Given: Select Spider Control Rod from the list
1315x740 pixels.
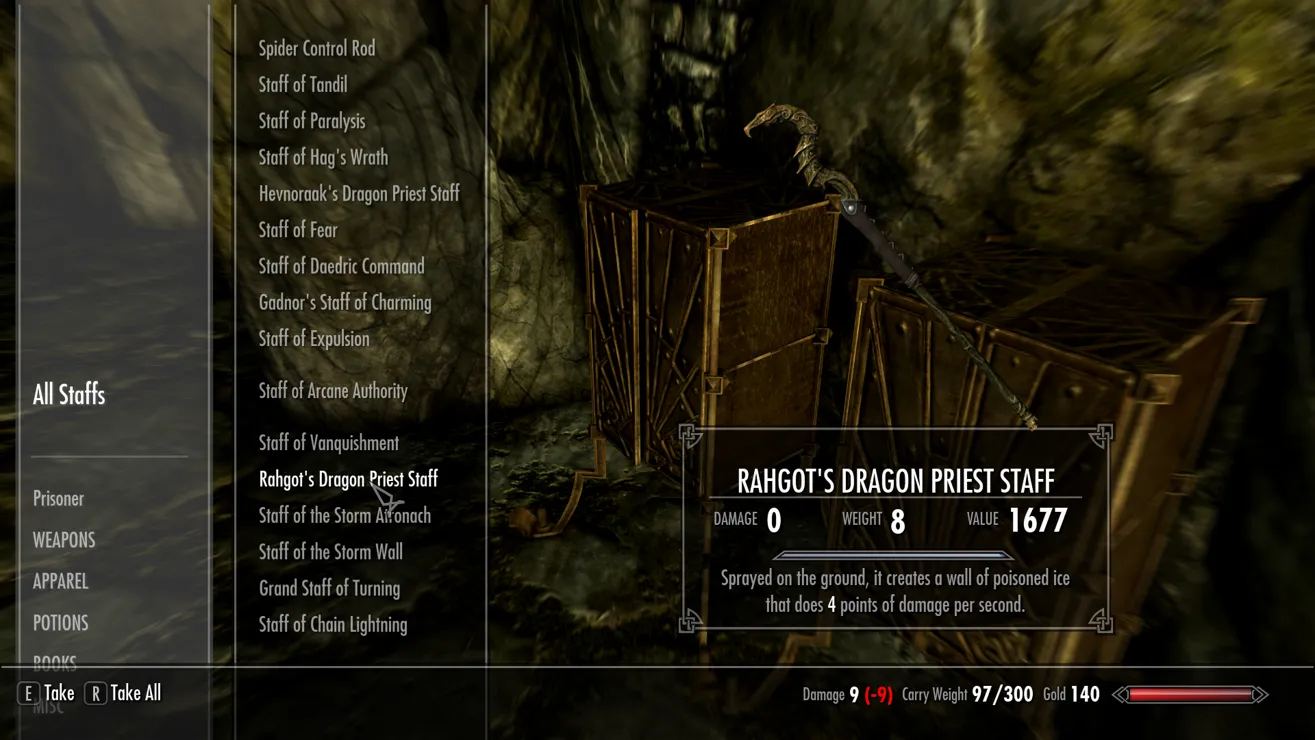Looking at the screenshot, I should tap(317, 49).
